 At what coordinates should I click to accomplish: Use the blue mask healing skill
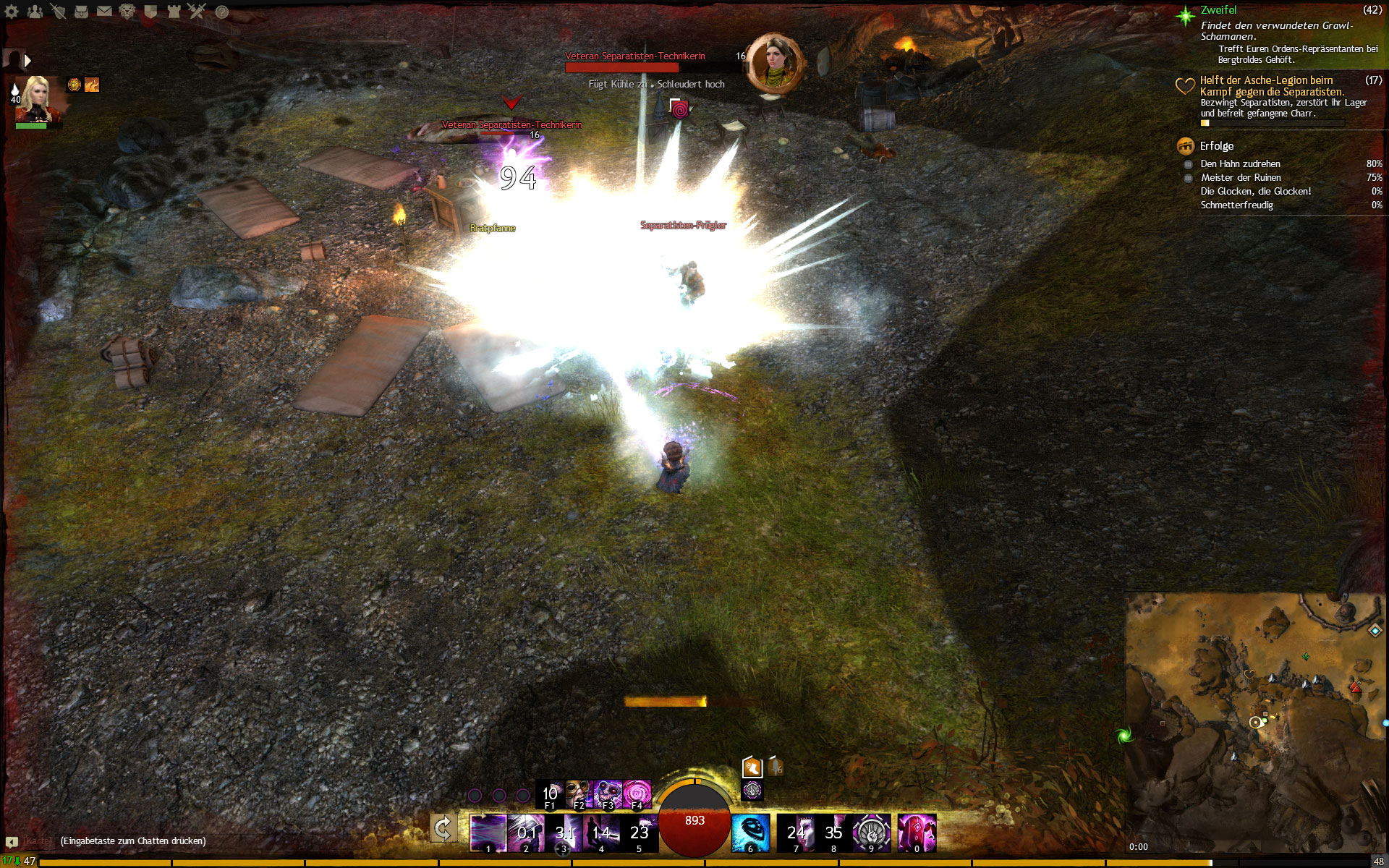tap(749, 833)
